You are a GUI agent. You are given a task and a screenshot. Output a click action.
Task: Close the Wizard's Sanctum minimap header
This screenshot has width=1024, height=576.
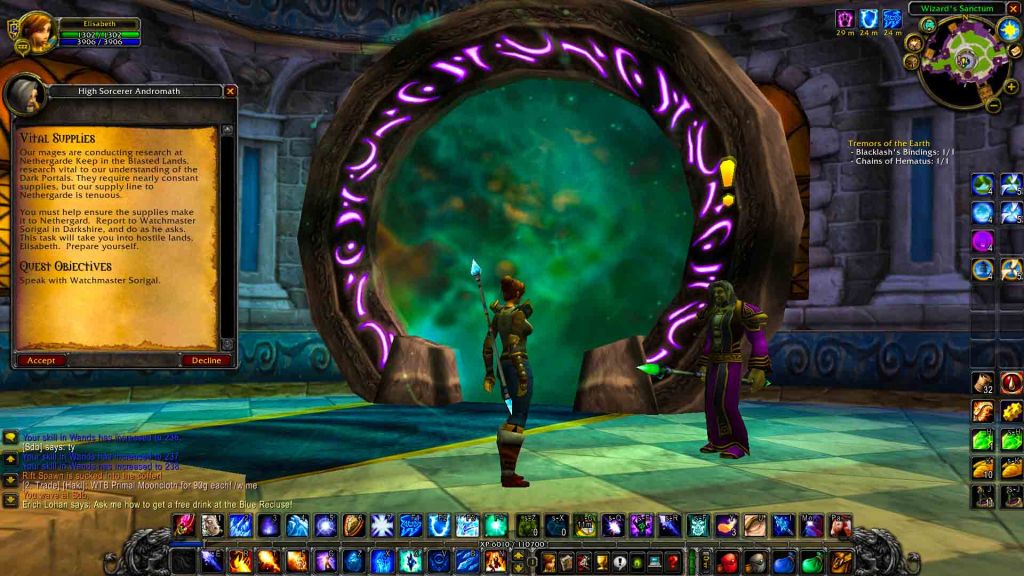1013,9
